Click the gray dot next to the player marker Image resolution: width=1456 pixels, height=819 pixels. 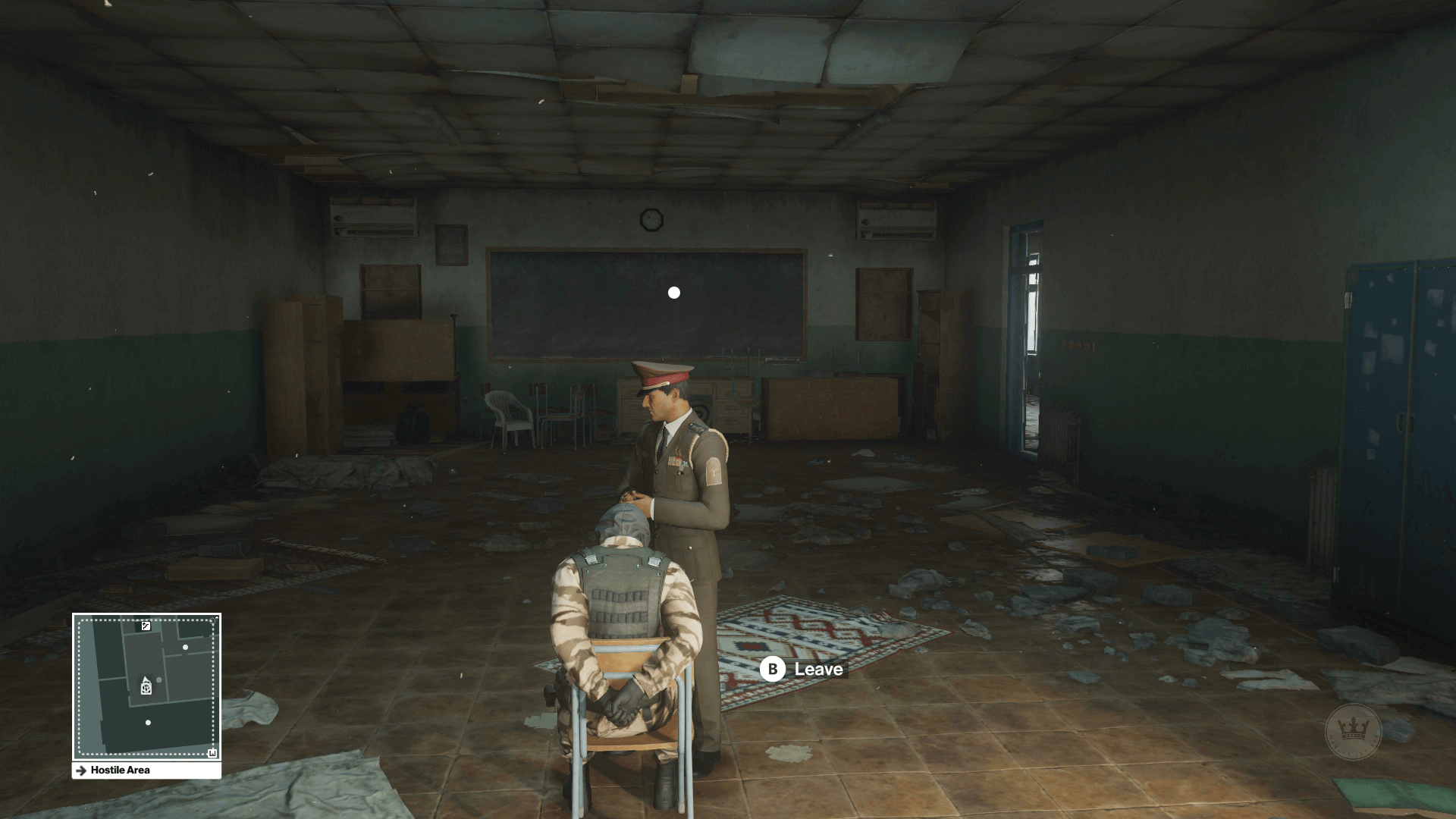click(x=158, y=679)
